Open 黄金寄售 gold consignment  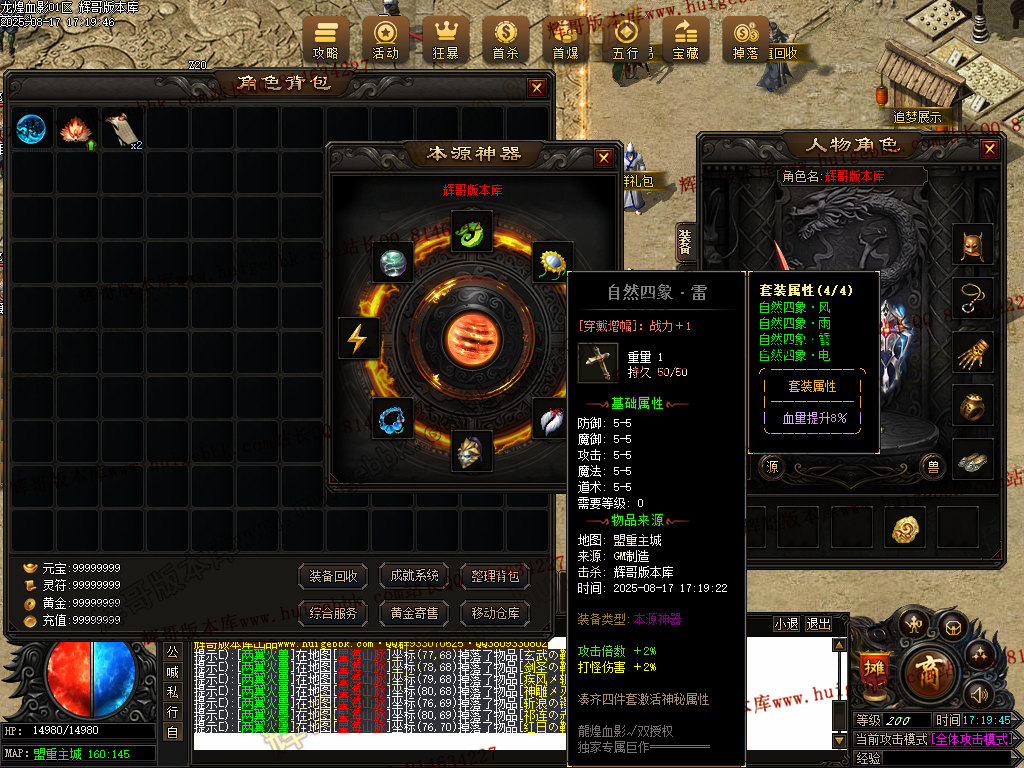click(414, 613)
